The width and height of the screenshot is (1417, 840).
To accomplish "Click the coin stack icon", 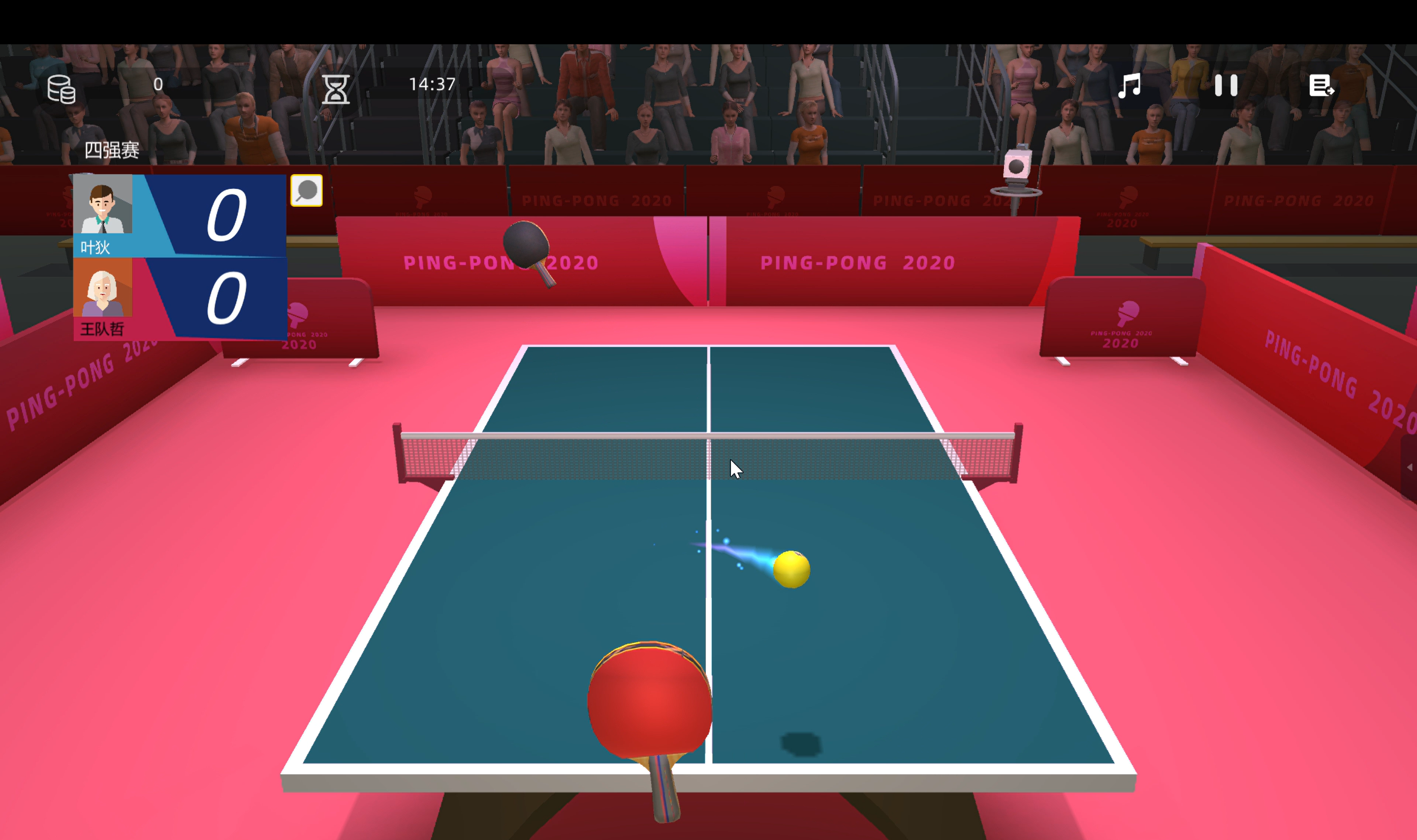I will coord(61,89).
